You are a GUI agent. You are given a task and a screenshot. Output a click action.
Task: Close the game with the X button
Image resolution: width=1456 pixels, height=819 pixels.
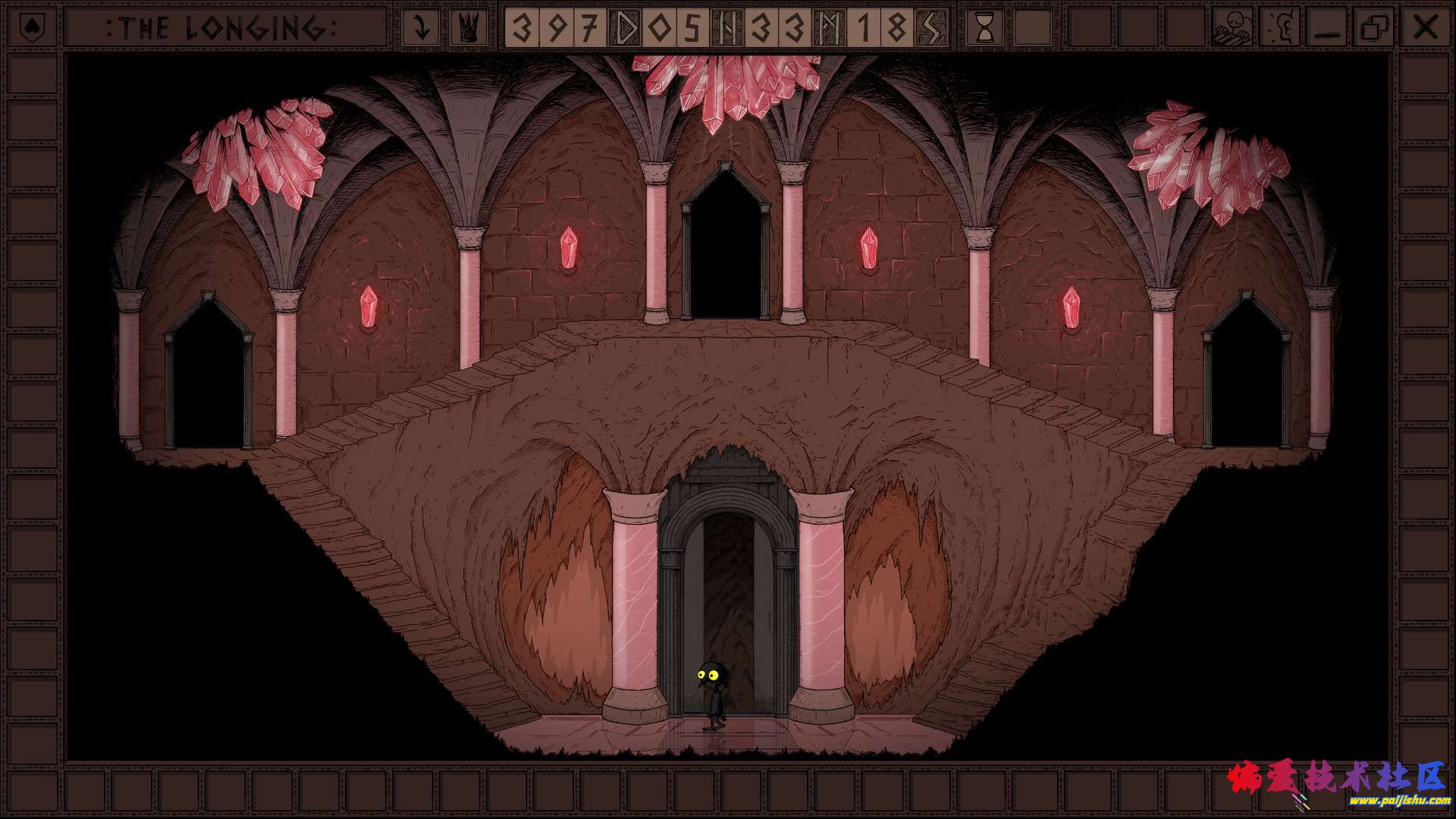(1425, 28)
